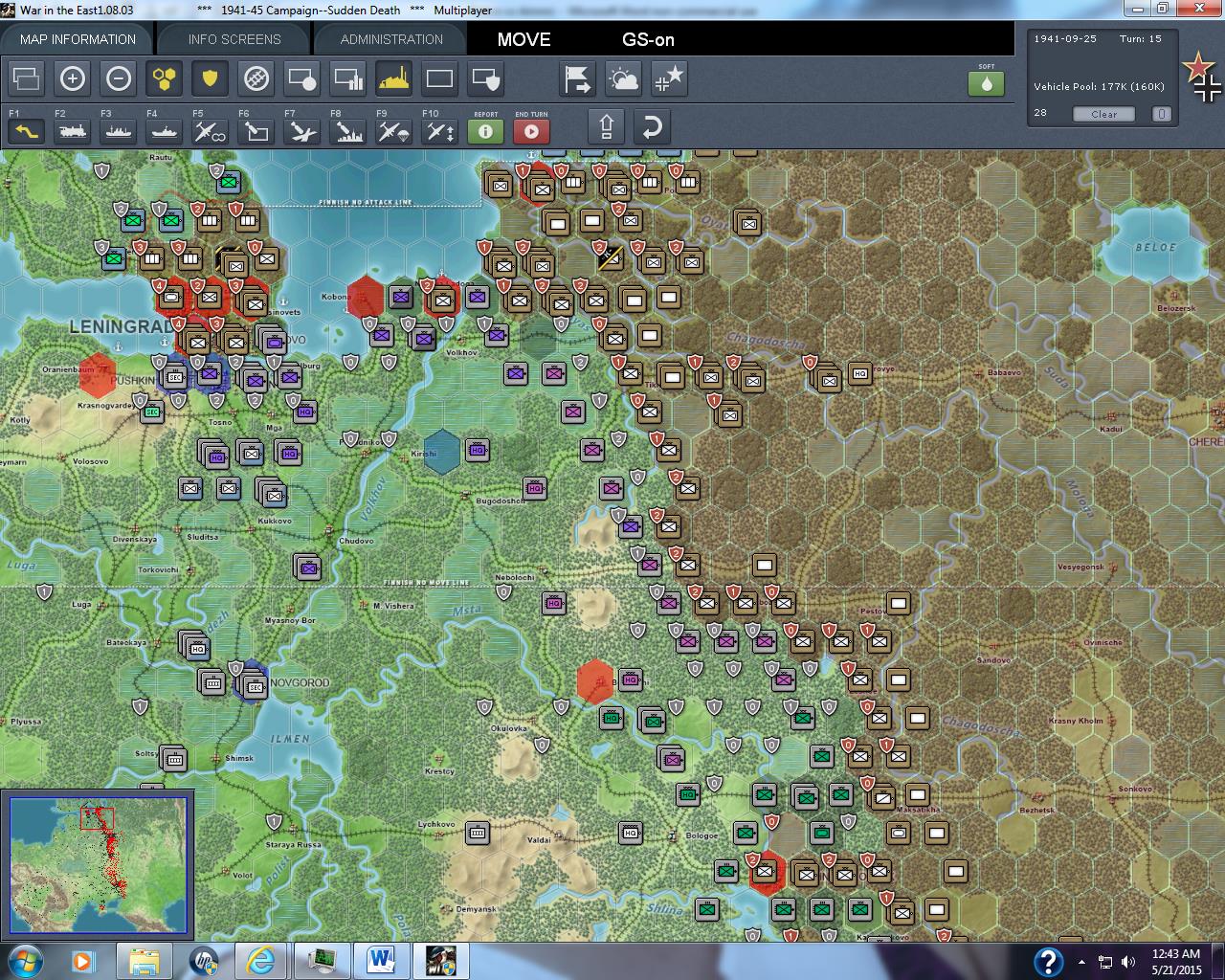Image resolution: width=1225 pixels, height=980 pixels.
Task: Click the zoom out magnifier icon
Action: (119, 79)
